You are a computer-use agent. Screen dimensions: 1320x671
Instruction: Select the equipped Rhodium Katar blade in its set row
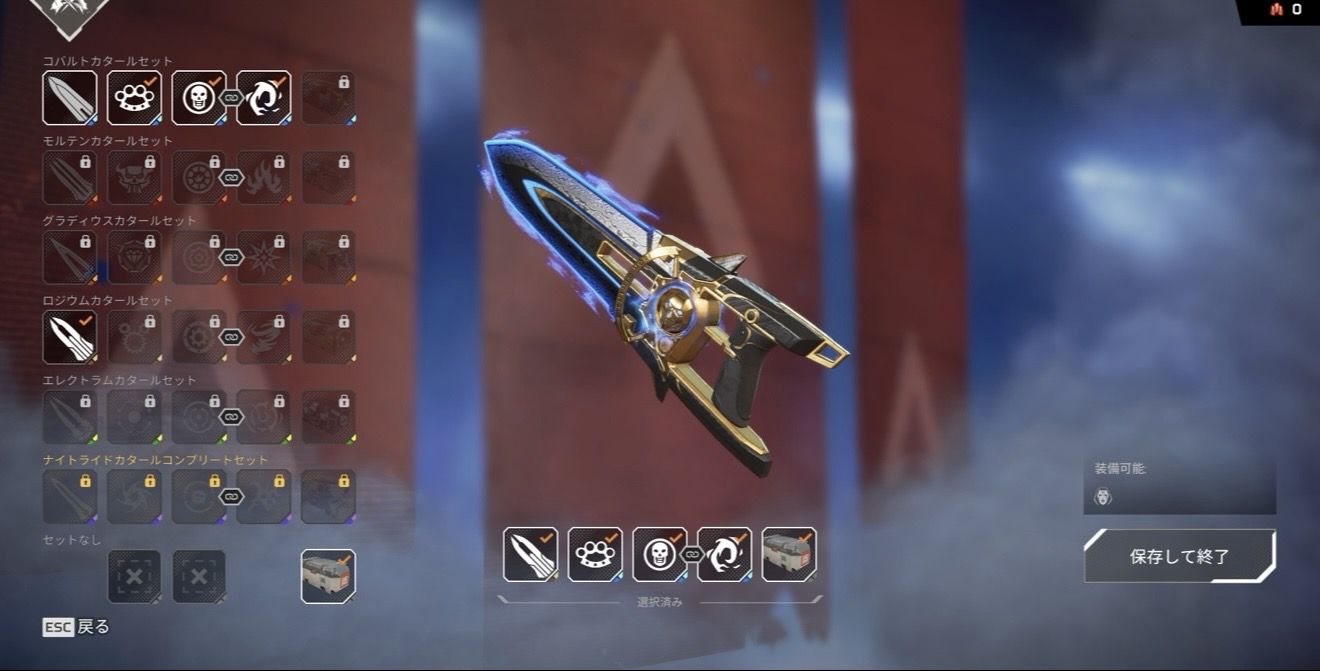[x=70, y=337]
